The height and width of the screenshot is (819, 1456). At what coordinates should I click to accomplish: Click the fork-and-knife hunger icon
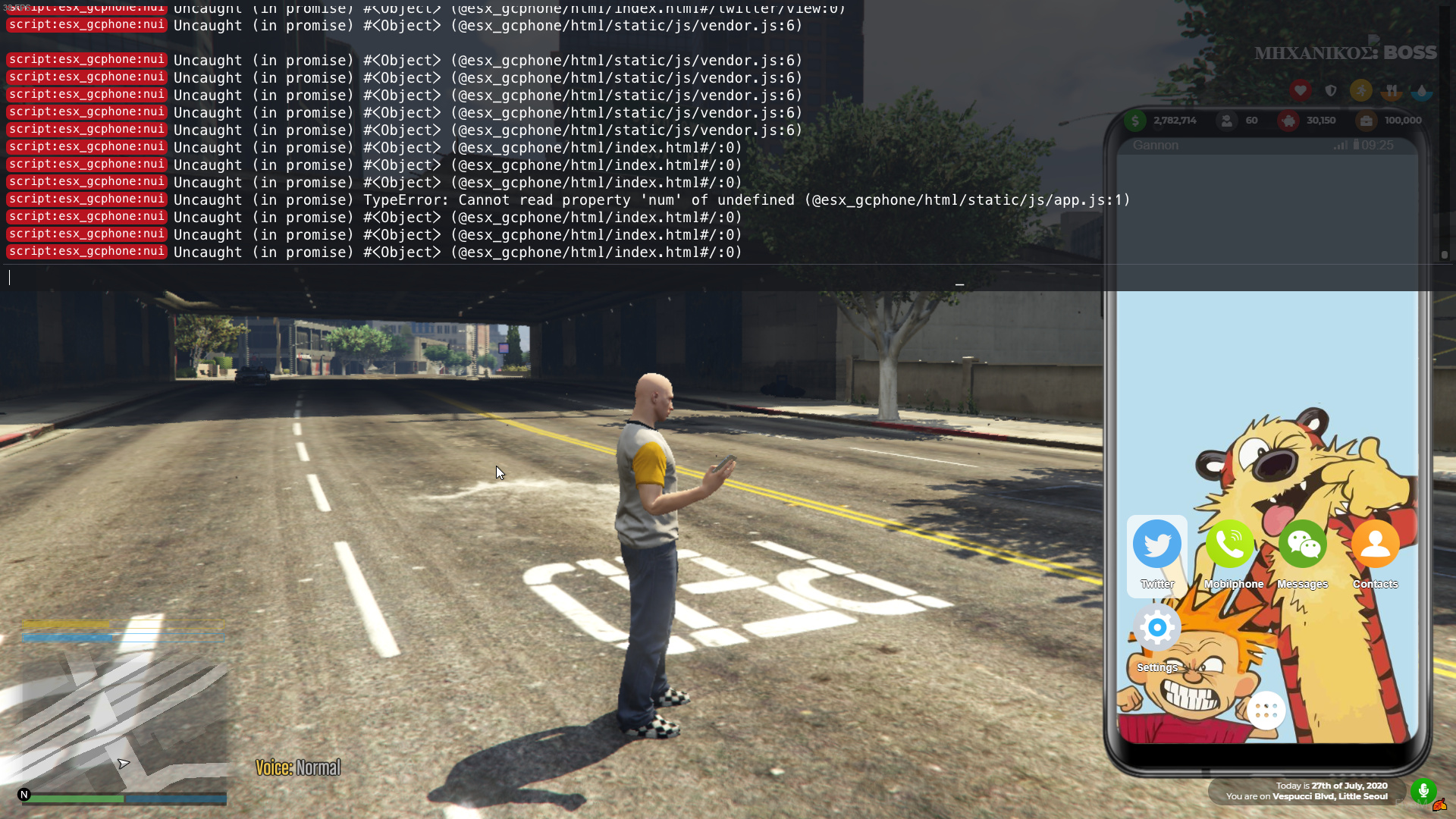coord(1392,90)
